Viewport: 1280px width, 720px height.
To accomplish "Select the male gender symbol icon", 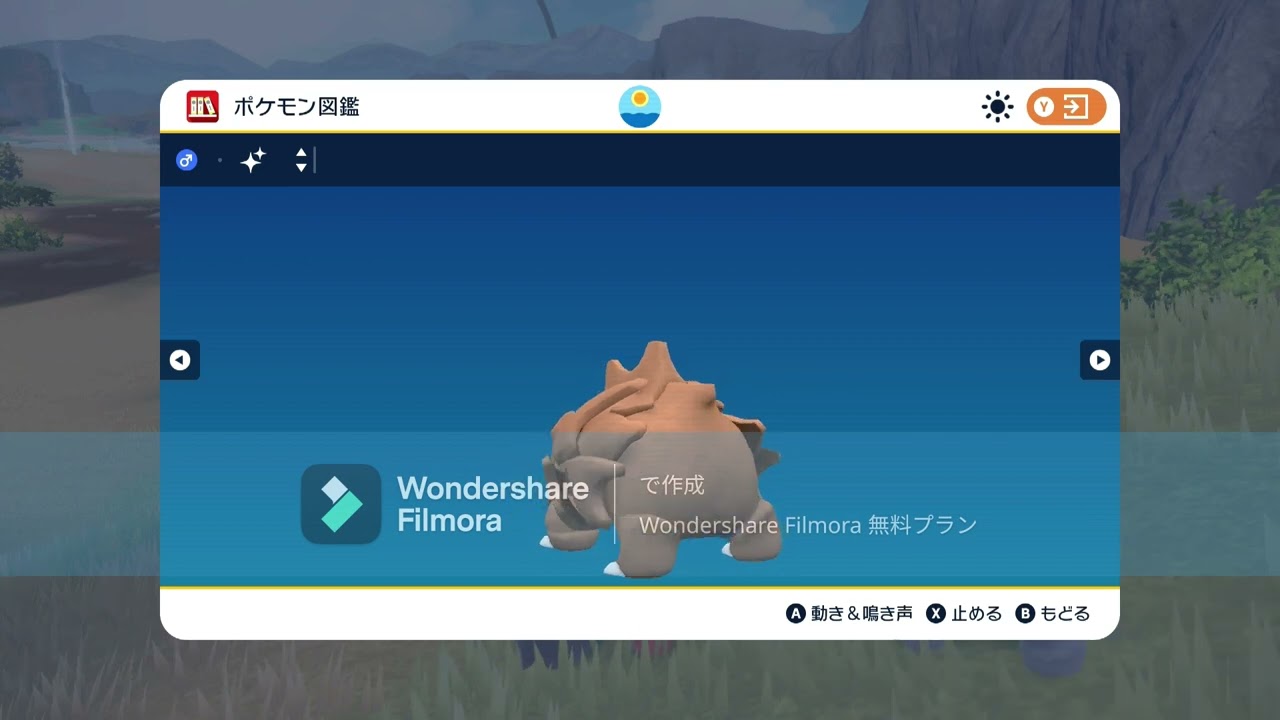I will (x=186, y=159).
